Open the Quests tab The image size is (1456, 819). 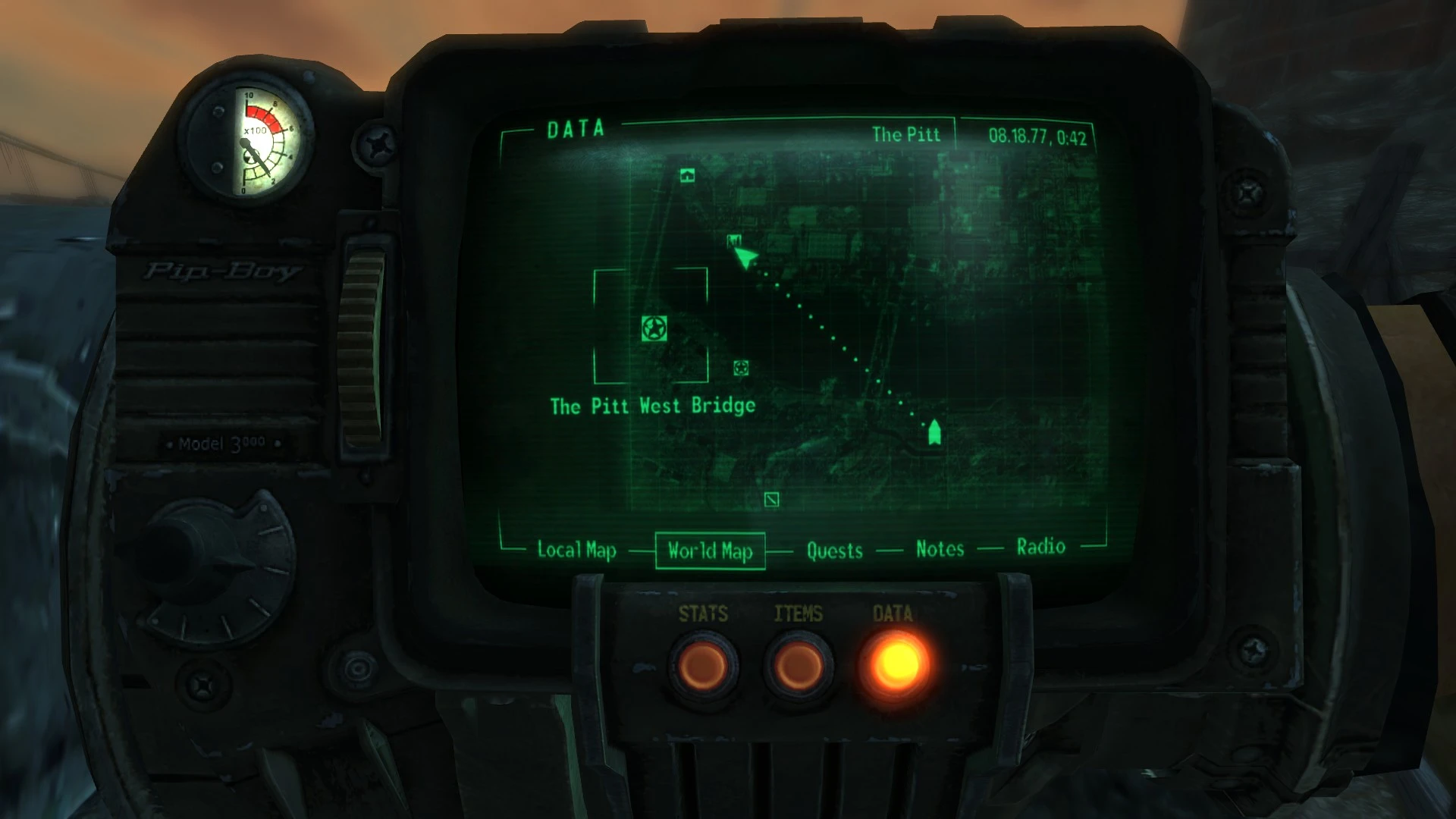834,551
